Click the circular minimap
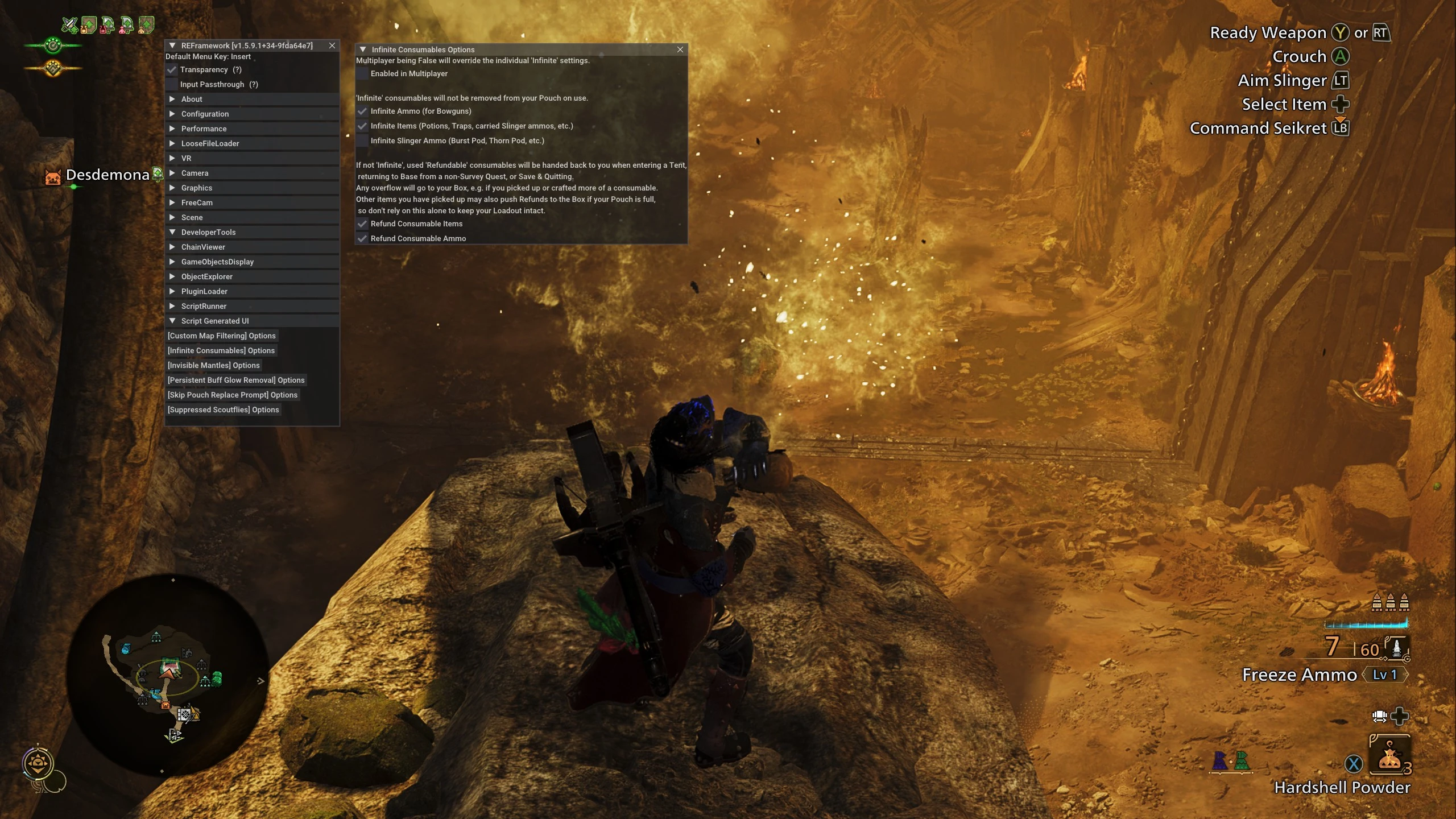The image size is (1456, 819). click(x=167, y=675)
